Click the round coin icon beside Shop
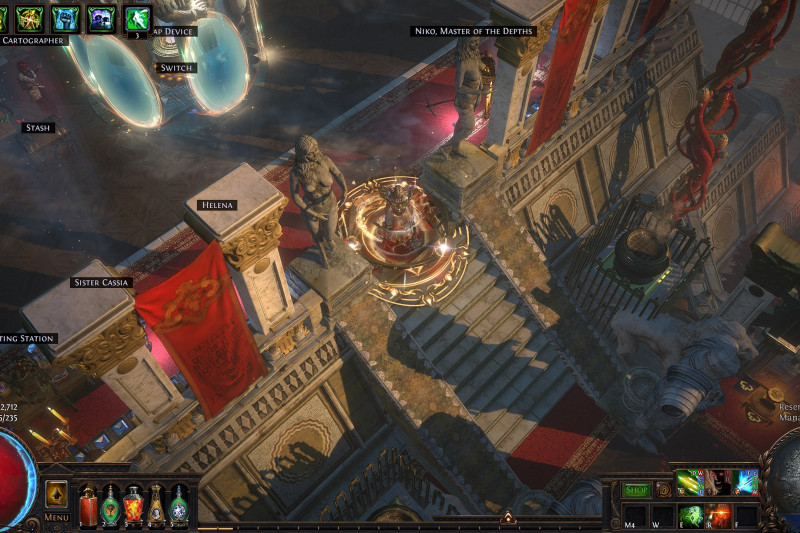 [x=662, y=490]
